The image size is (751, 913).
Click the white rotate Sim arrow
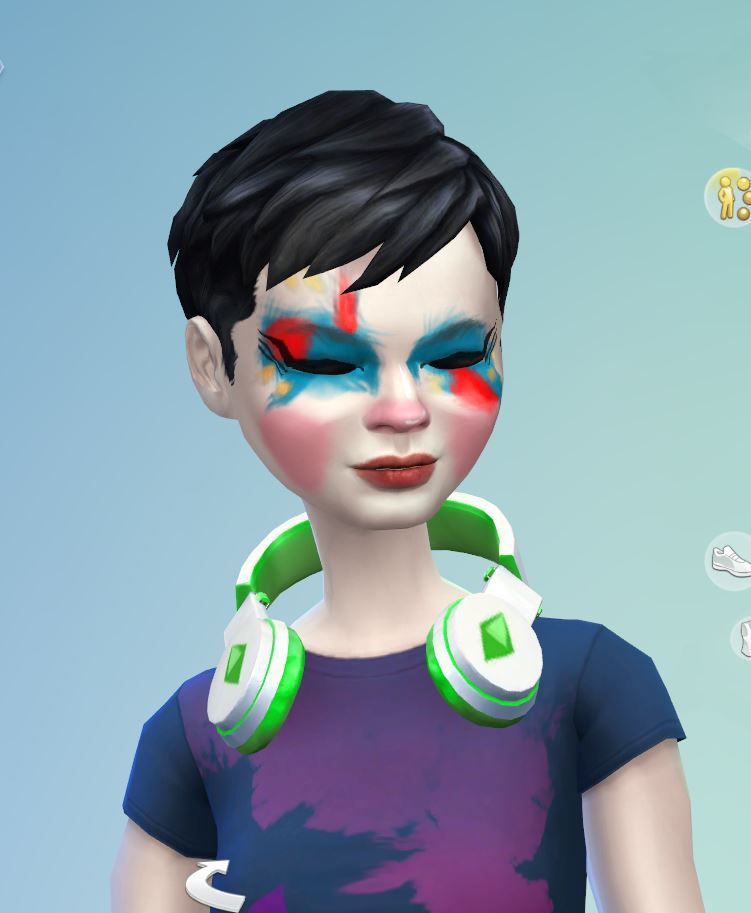click(213, 883)
